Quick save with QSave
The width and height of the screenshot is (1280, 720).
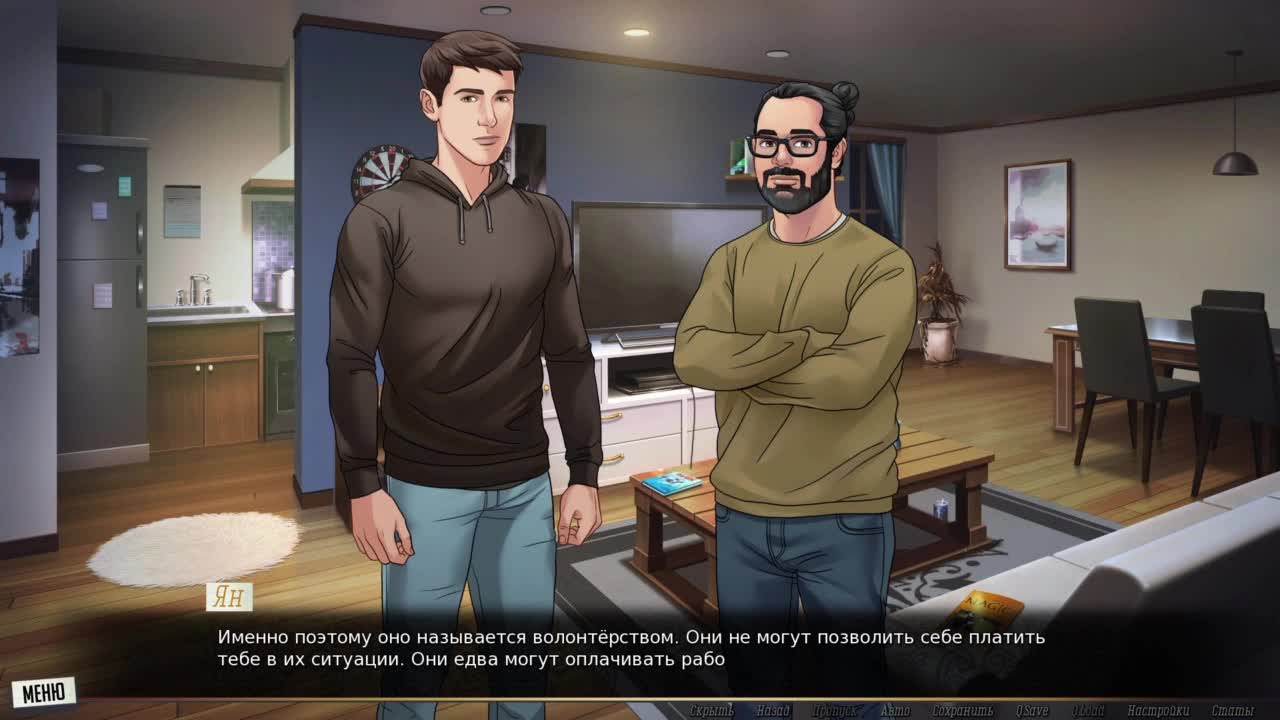[1031, 711]
